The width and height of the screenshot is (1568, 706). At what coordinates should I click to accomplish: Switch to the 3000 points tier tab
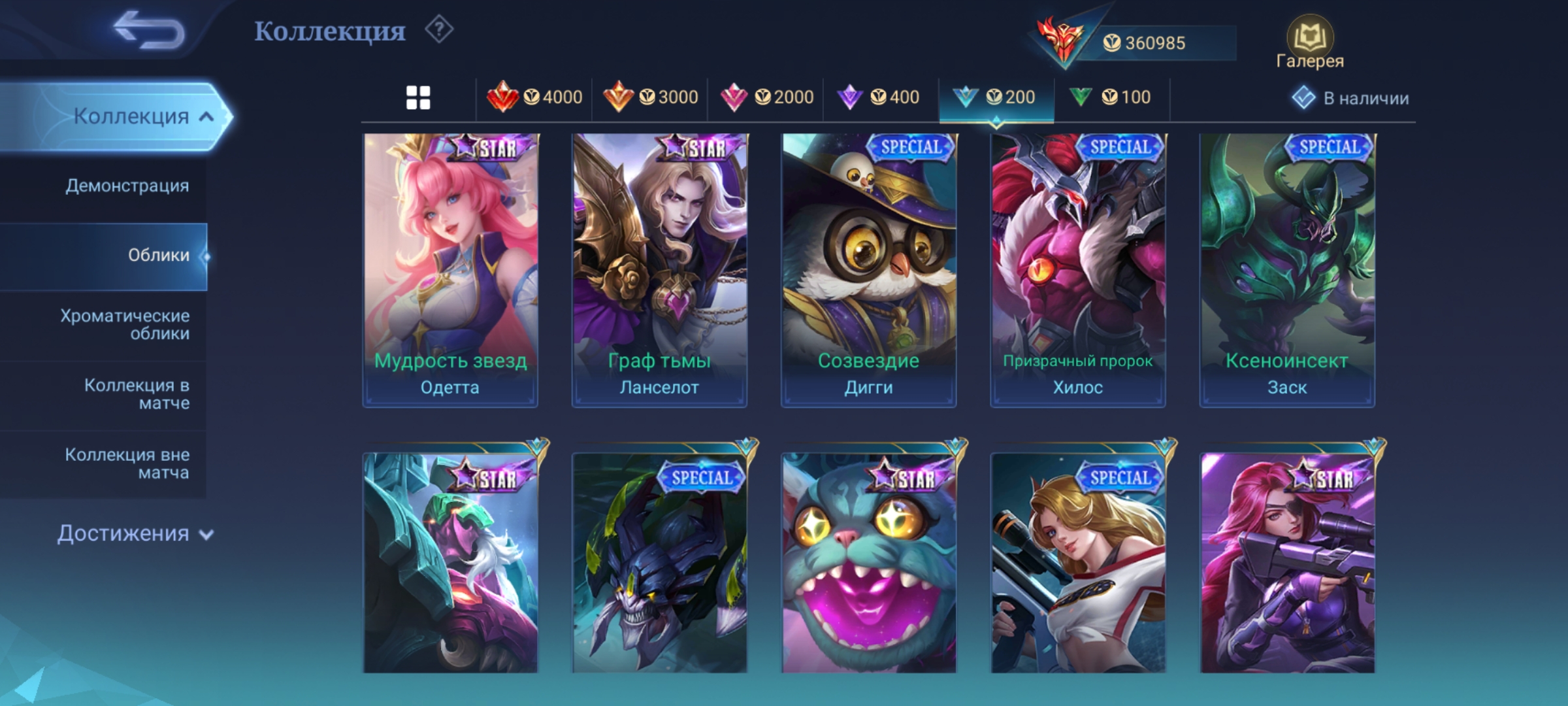pos(650,98)
